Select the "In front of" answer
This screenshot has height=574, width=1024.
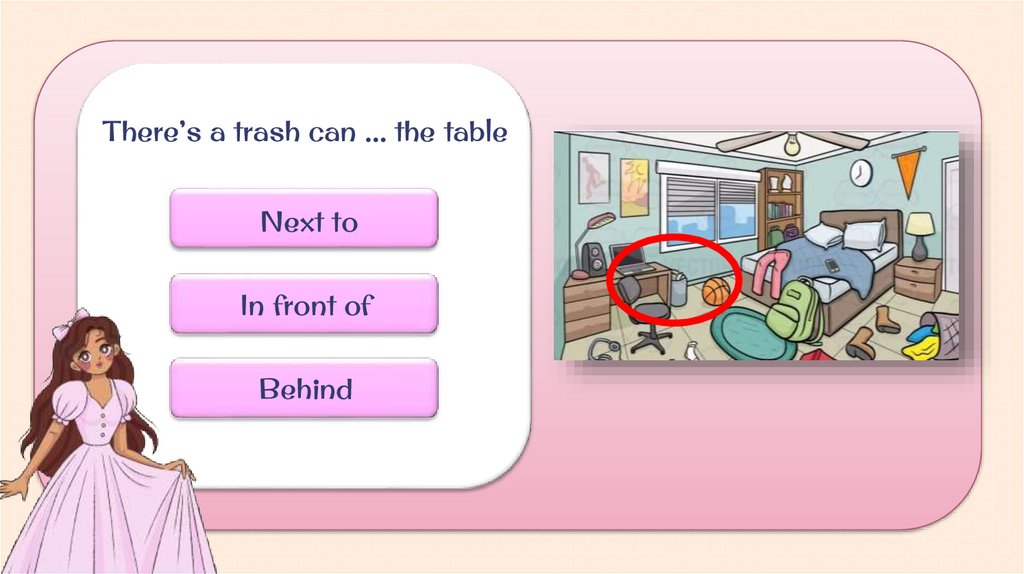click(x=304, y=304)
